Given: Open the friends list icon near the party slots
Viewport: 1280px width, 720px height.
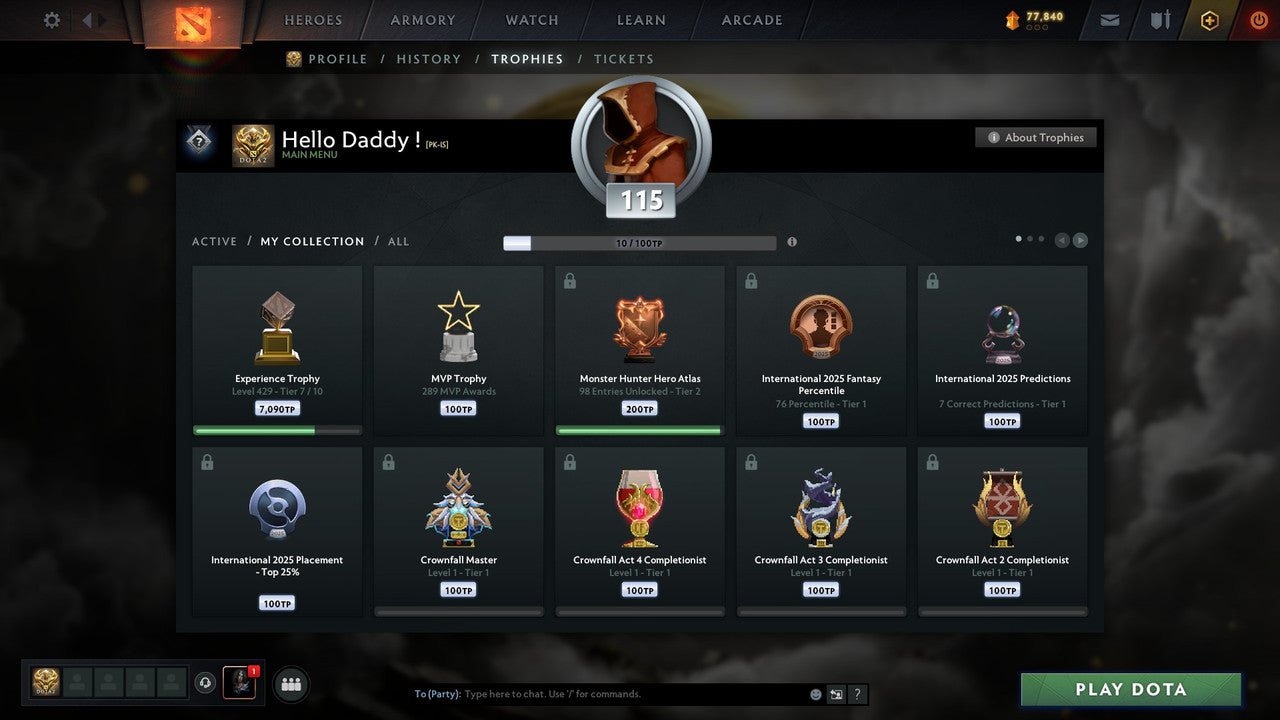Looking at the screenshot, I should pos(290,684).
